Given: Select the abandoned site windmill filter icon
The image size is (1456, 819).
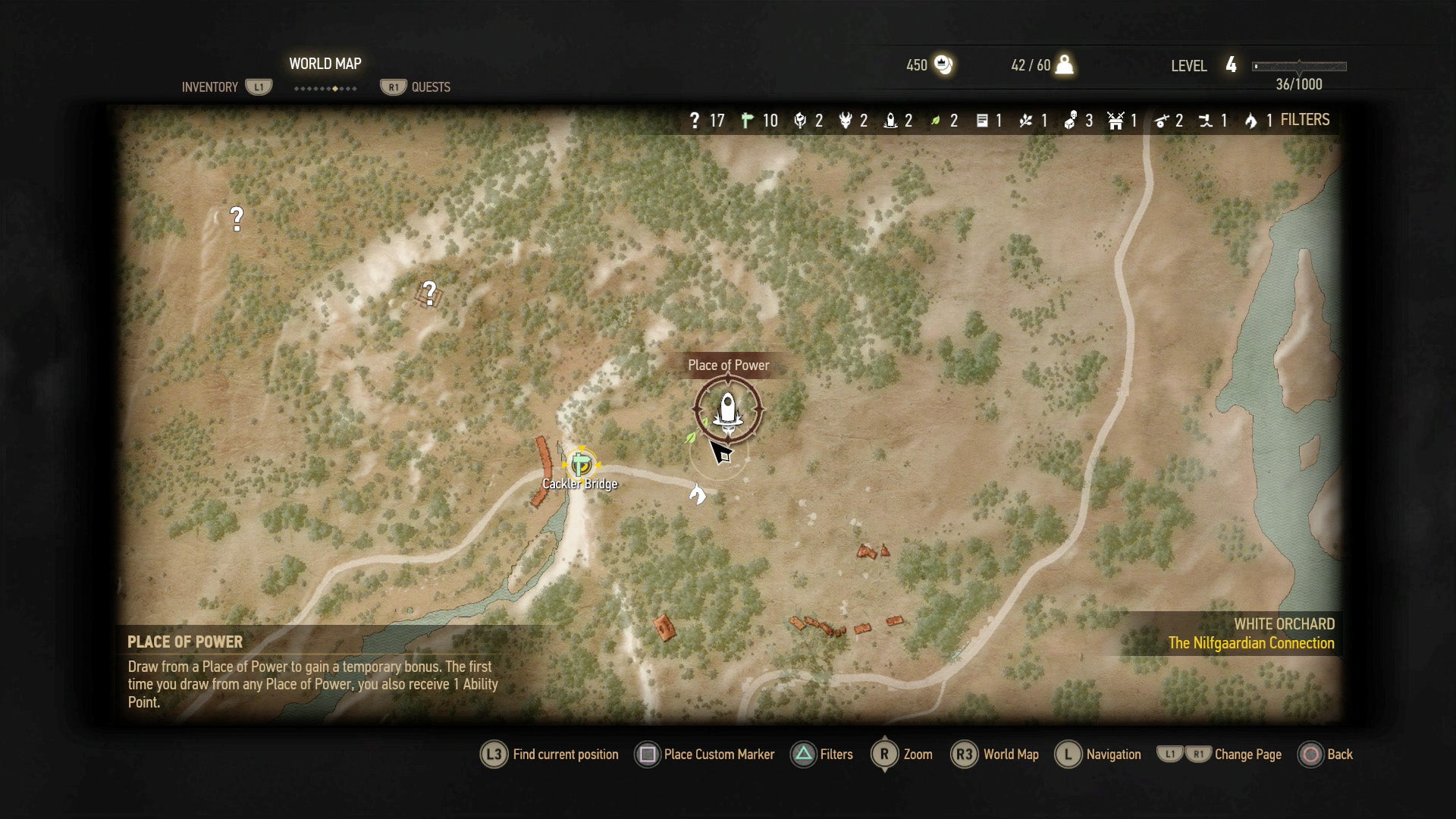Looking at the screenshot, I should pyautogui.click(x=1115, y=120).
